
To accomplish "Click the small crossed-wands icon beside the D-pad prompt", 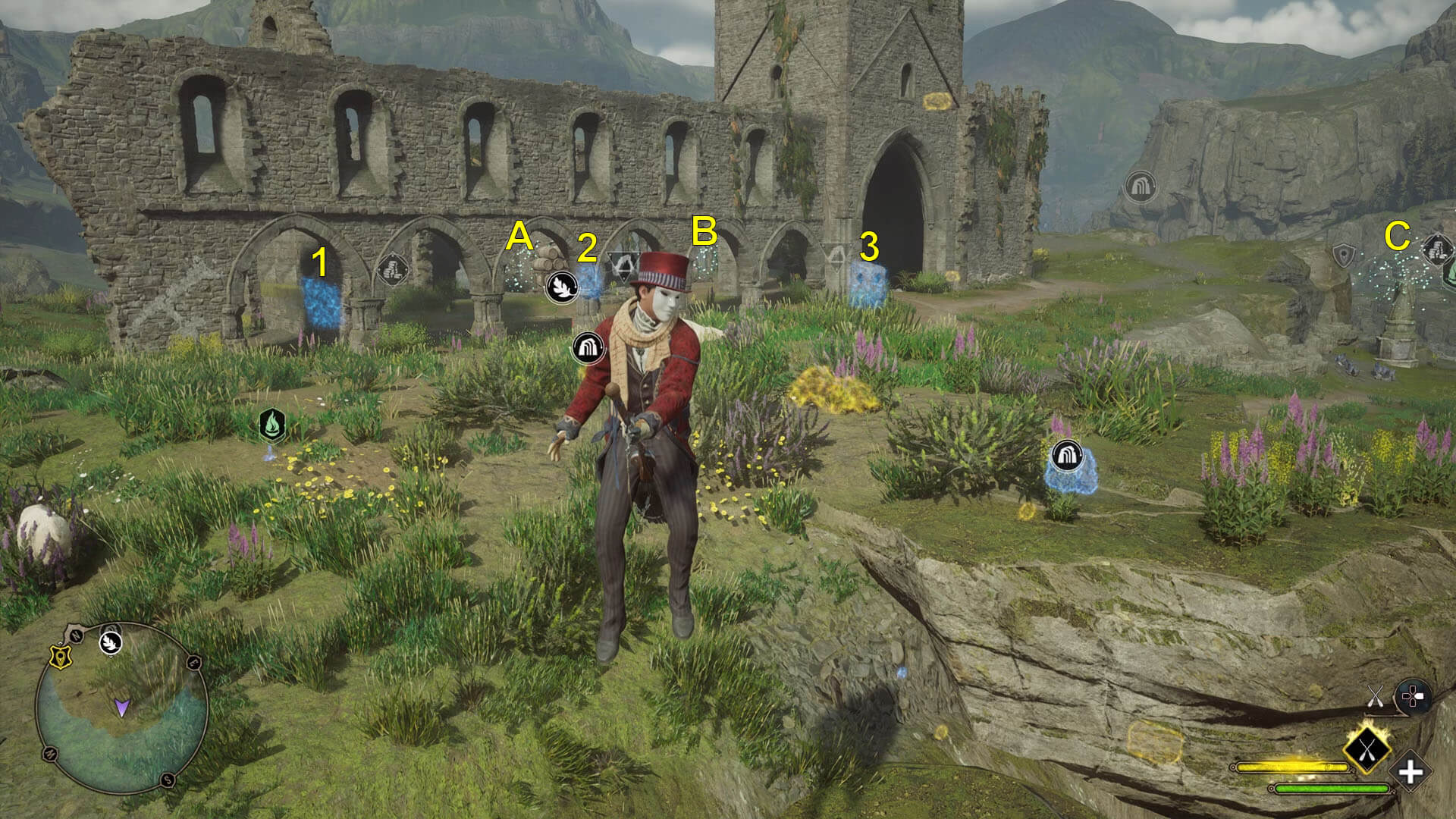I will tap(1375, 695).
